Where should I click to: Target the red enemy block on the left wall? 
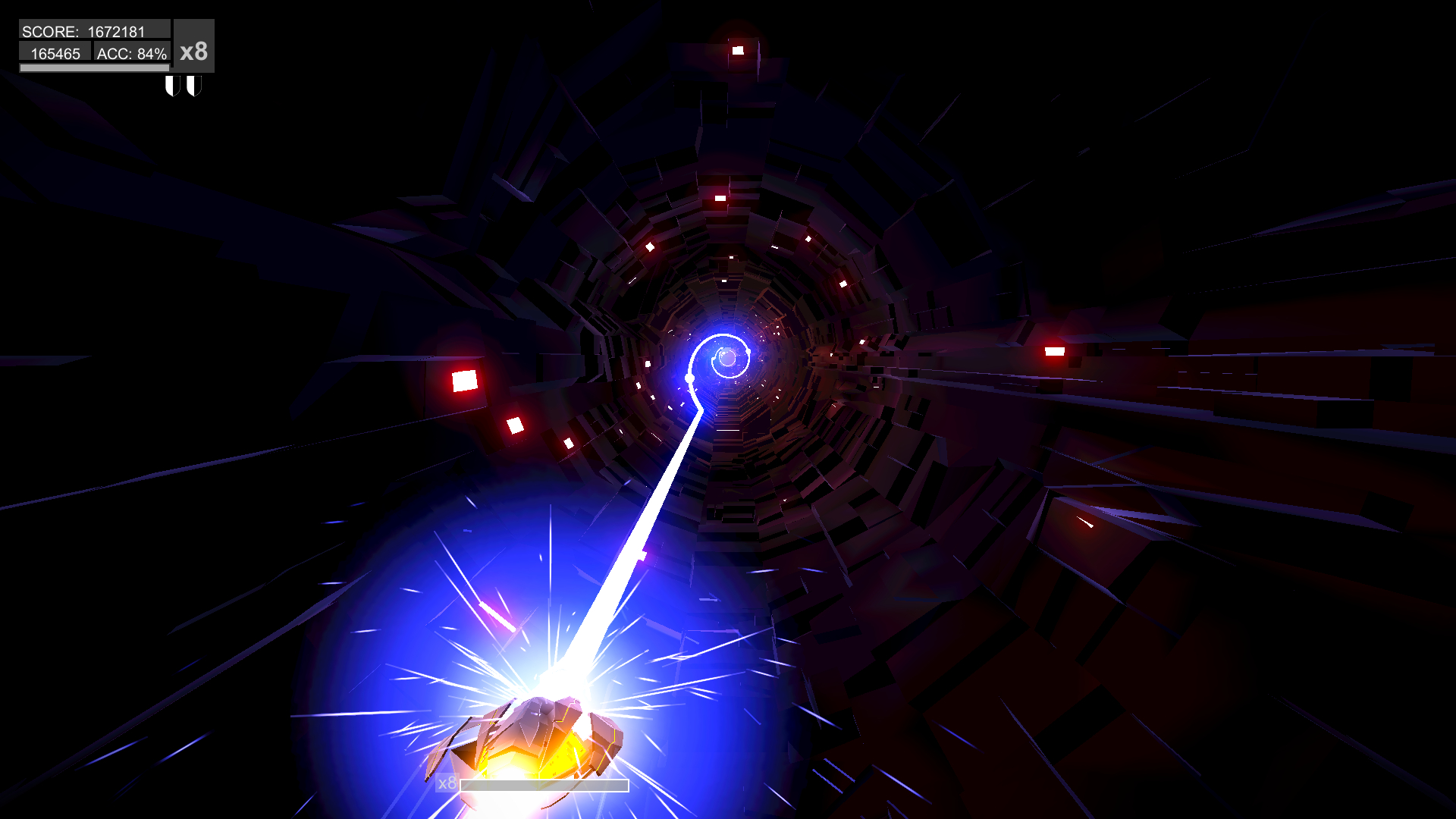tap(464, 379)
